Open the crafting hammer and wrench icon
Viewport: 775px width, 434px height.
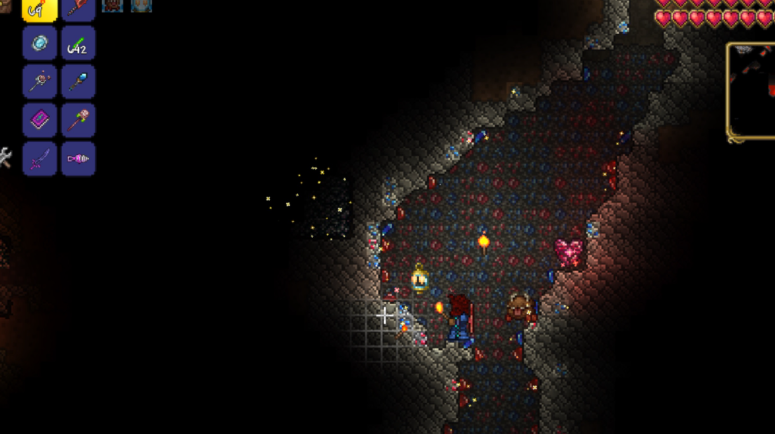pos(4,157)
